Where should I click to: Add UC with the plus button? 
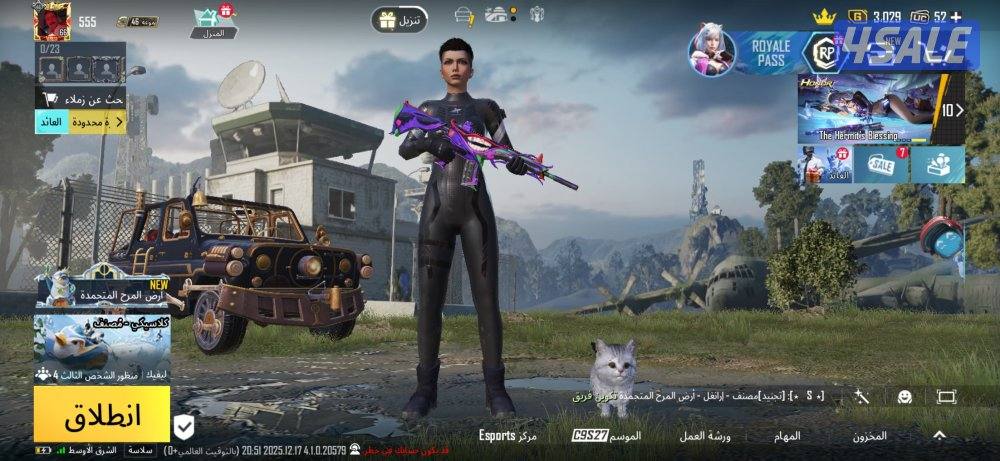click(x=956, y=16)
